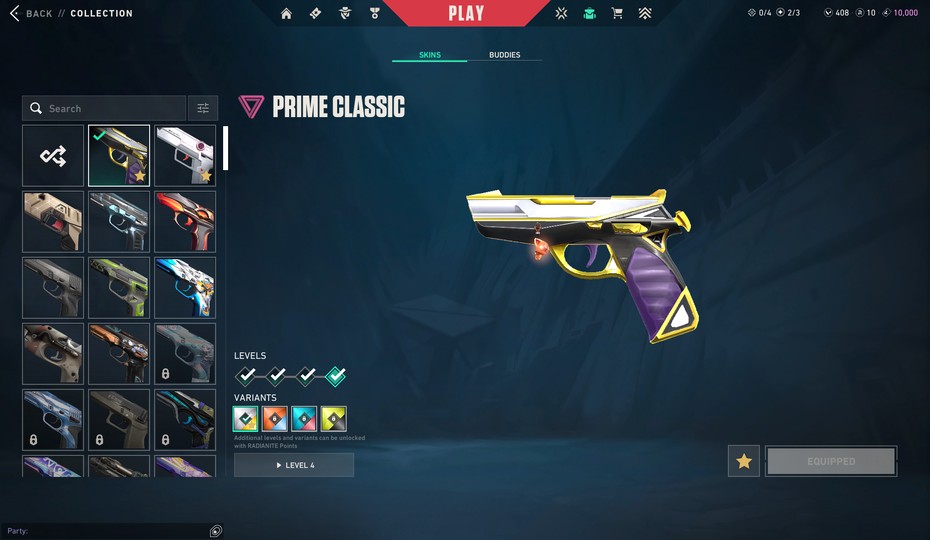Switch to the Buddies tab
Screen dimensions: 930x540
[504, 55]
